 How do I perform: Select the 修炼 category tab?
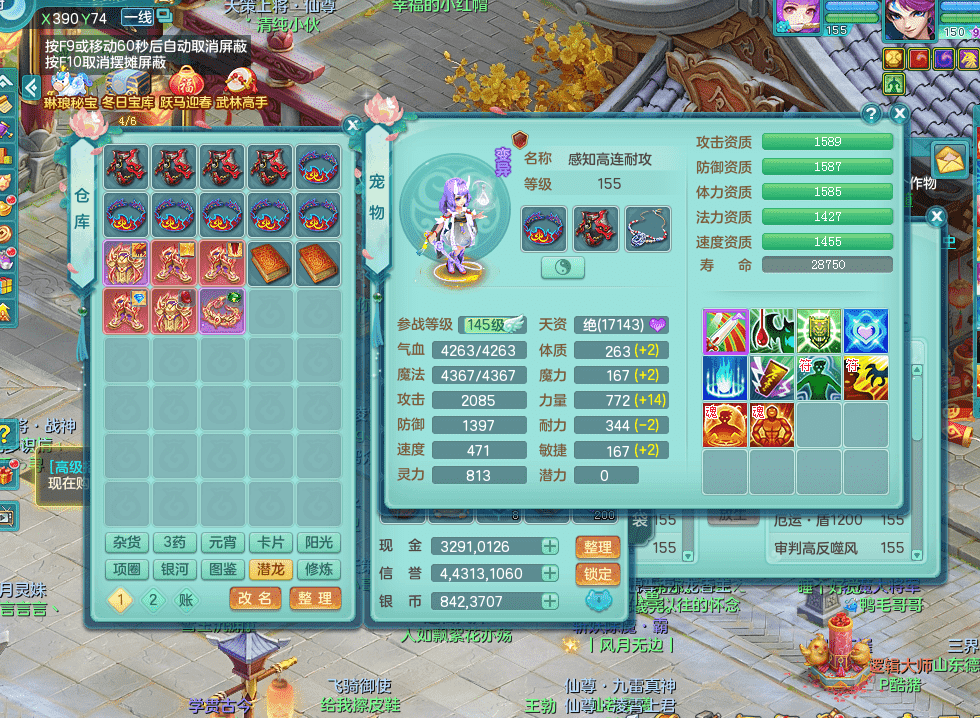[x=319, y=569]
